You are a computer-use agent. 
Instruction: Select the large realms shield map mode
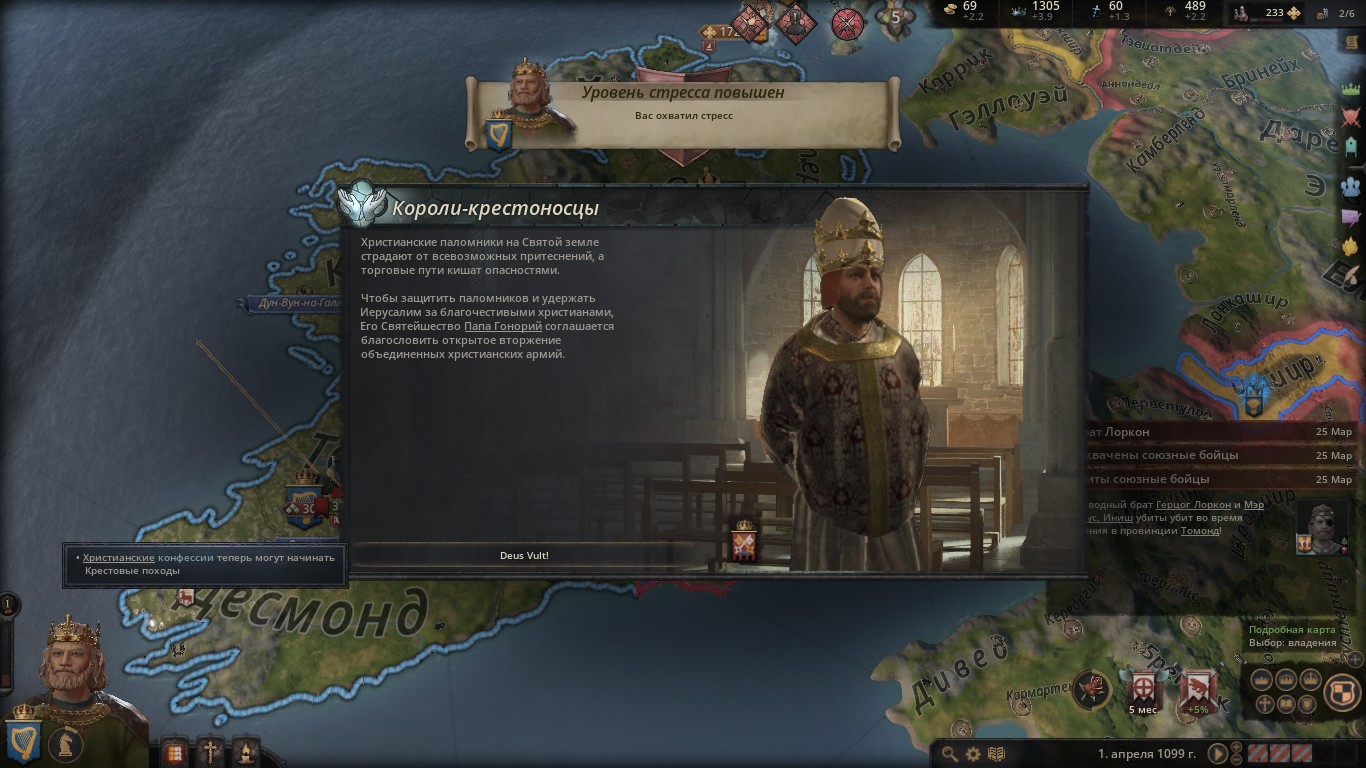tap(1343, 691)
